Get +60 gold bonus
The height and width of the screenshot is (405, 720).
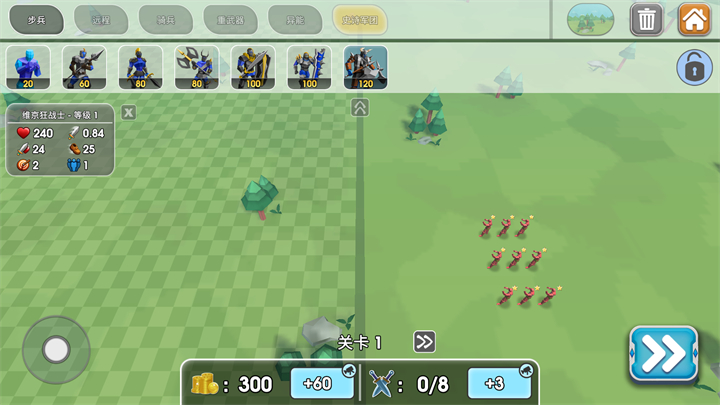pyautogui.click(x=317, y=383)
